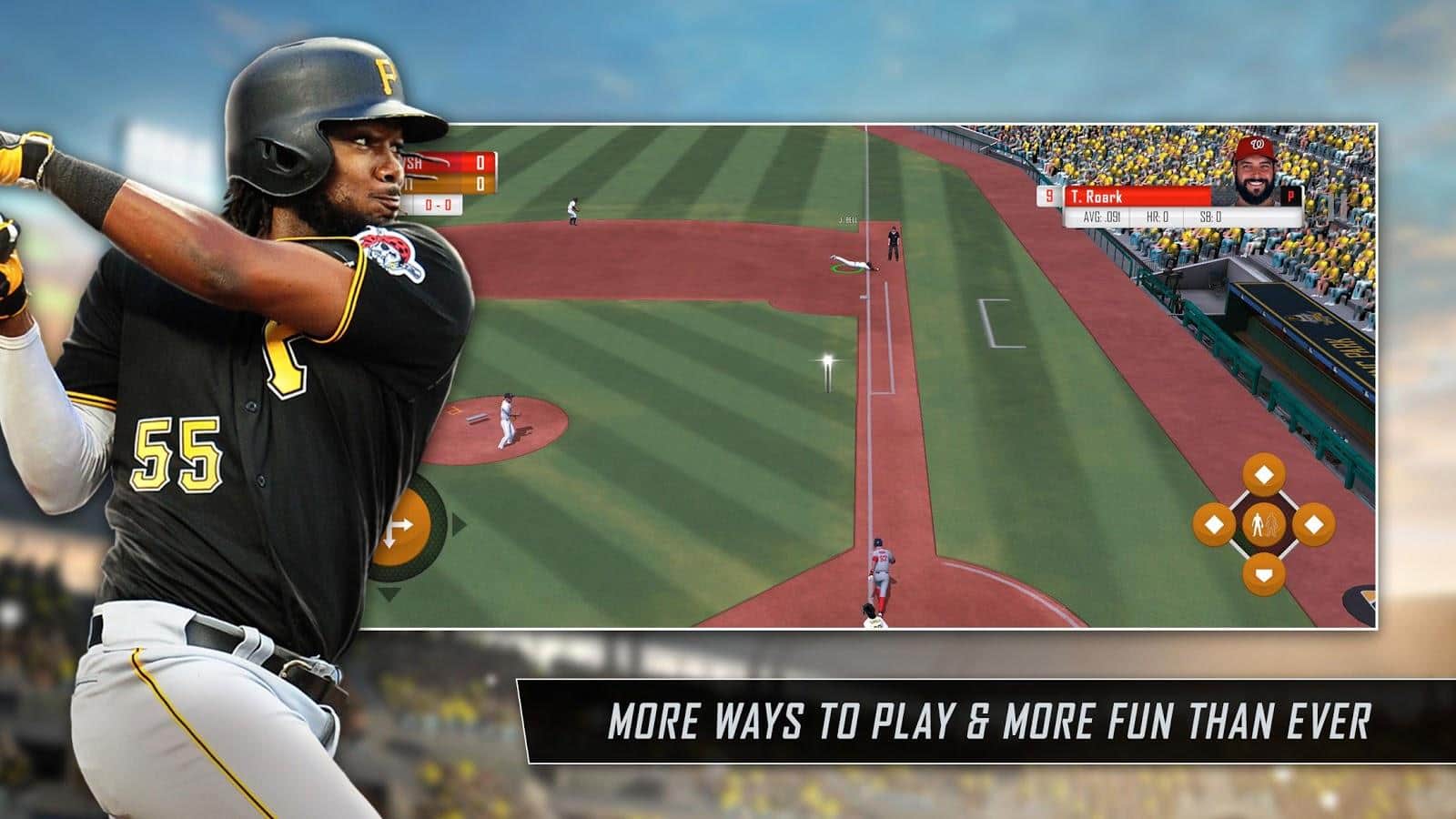Select the batting order number 9 tile

tap(1048, 196)
